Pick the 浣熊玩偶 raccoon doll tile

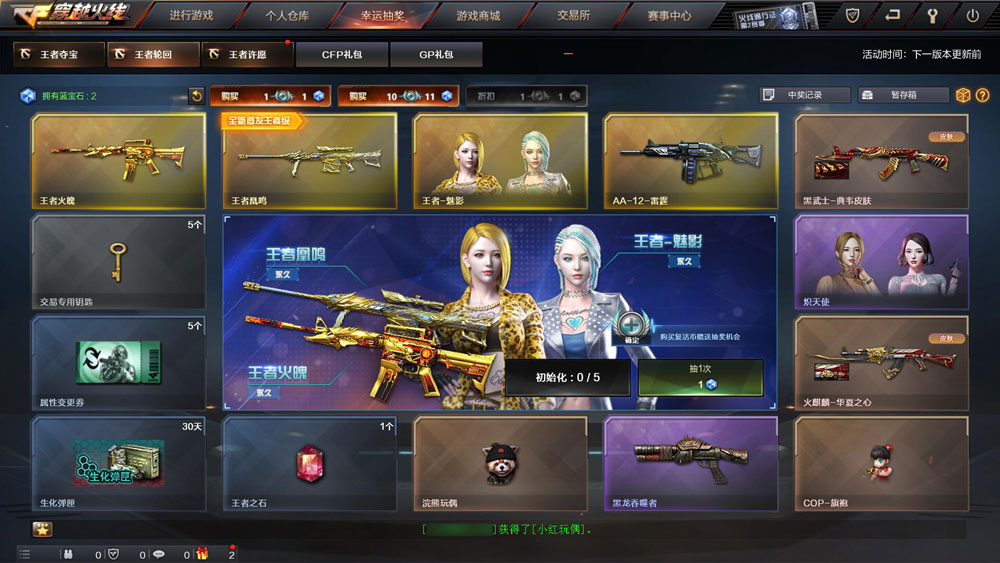[500, 464]
